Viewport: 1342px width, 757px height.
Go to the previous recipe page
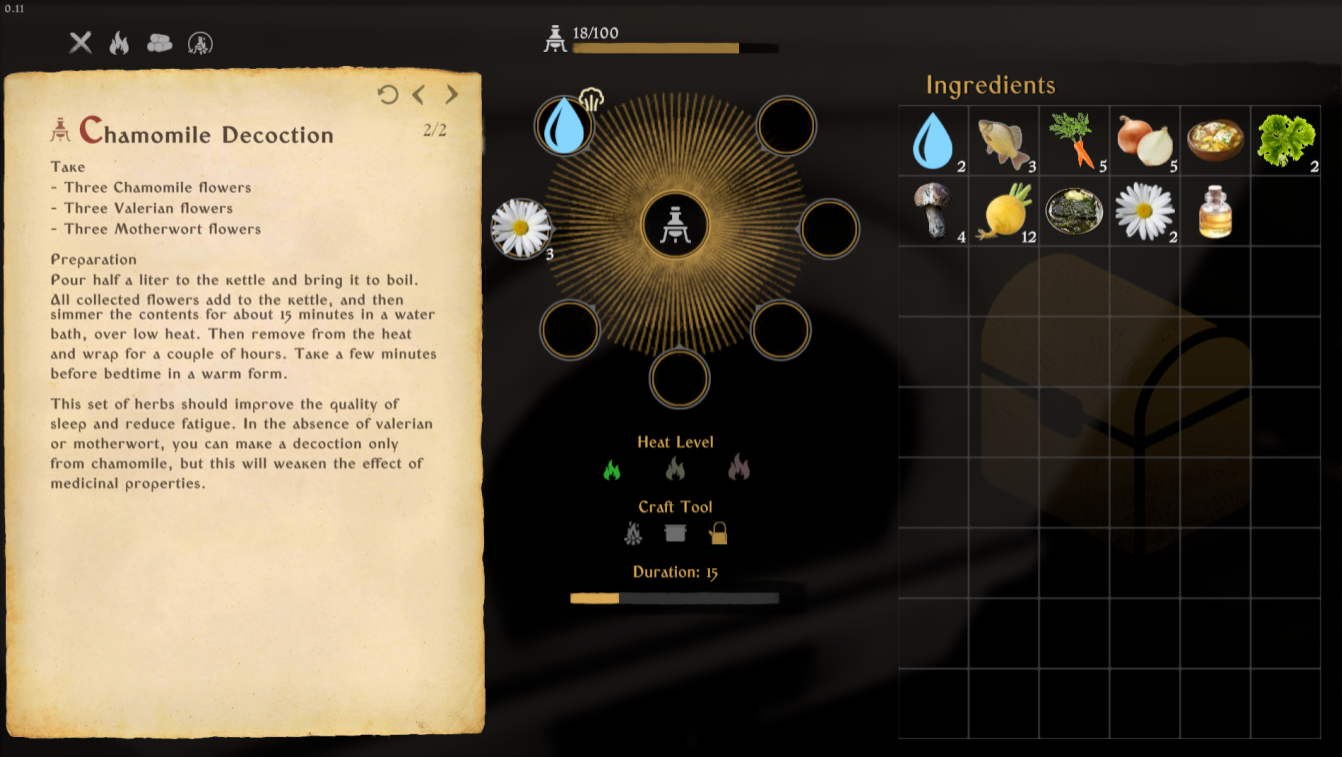click(419, 94)
